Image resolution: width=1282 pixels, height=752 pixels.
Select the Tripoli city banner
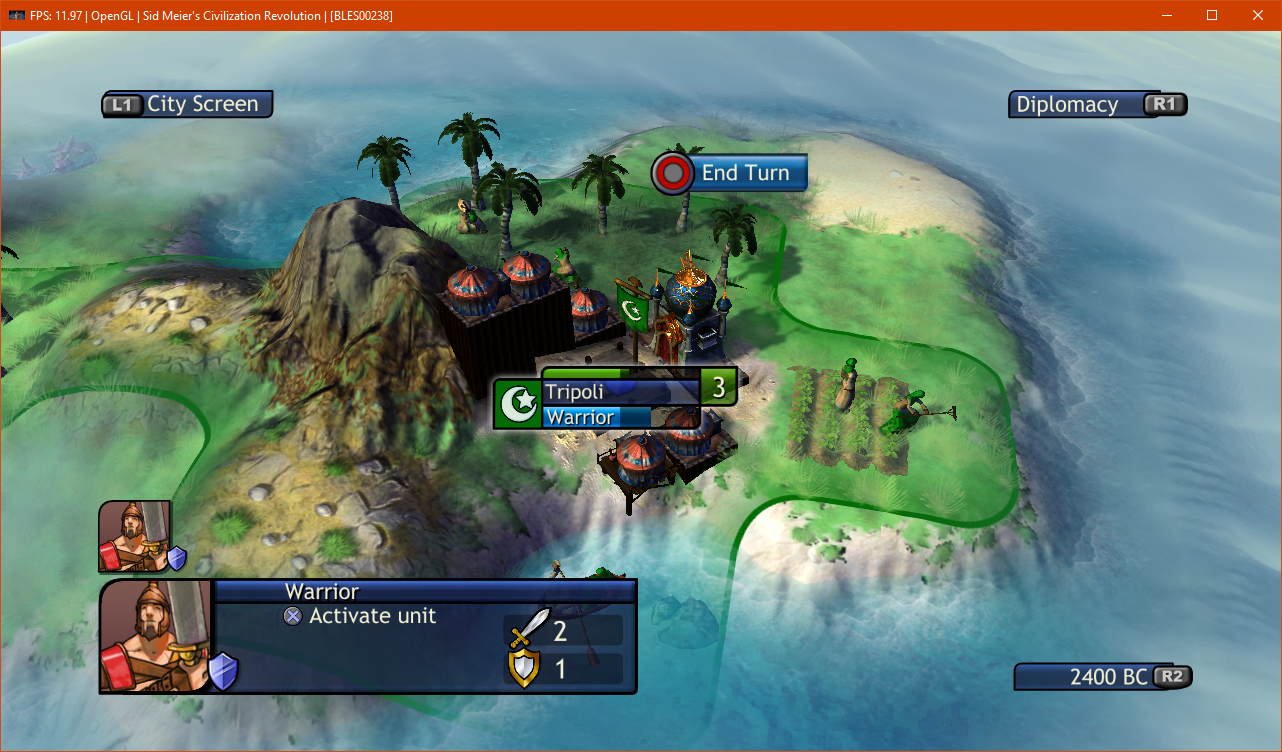[620, 392]
